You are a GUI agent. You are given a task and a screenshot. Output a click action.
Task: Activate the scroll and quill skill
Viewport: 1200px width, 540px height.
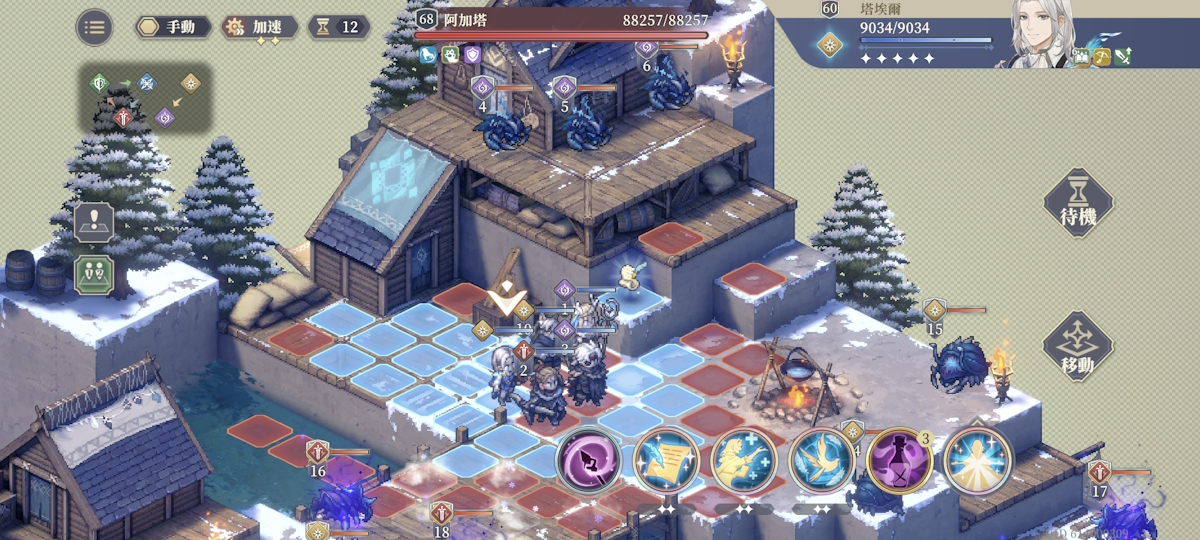[x=666, y=461]
